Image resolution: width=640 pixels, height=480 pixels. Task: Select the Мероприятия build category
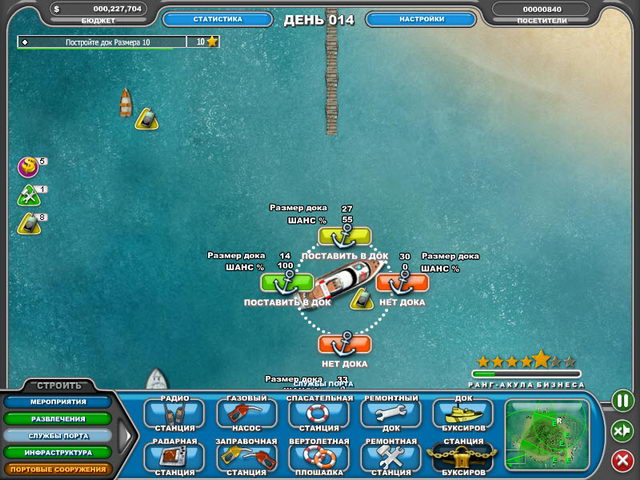[x=57, y=402]
